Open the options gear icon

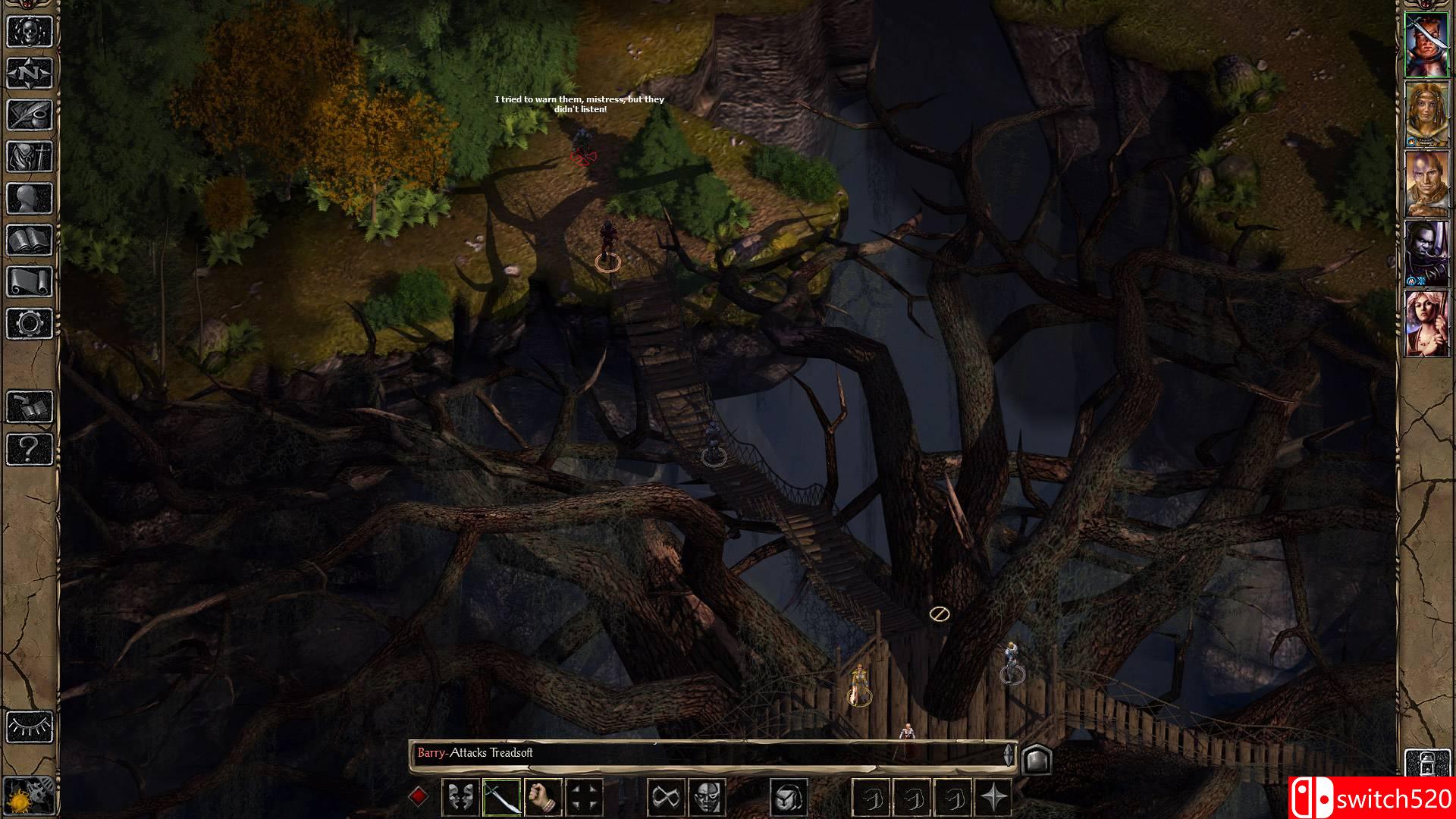30,324
